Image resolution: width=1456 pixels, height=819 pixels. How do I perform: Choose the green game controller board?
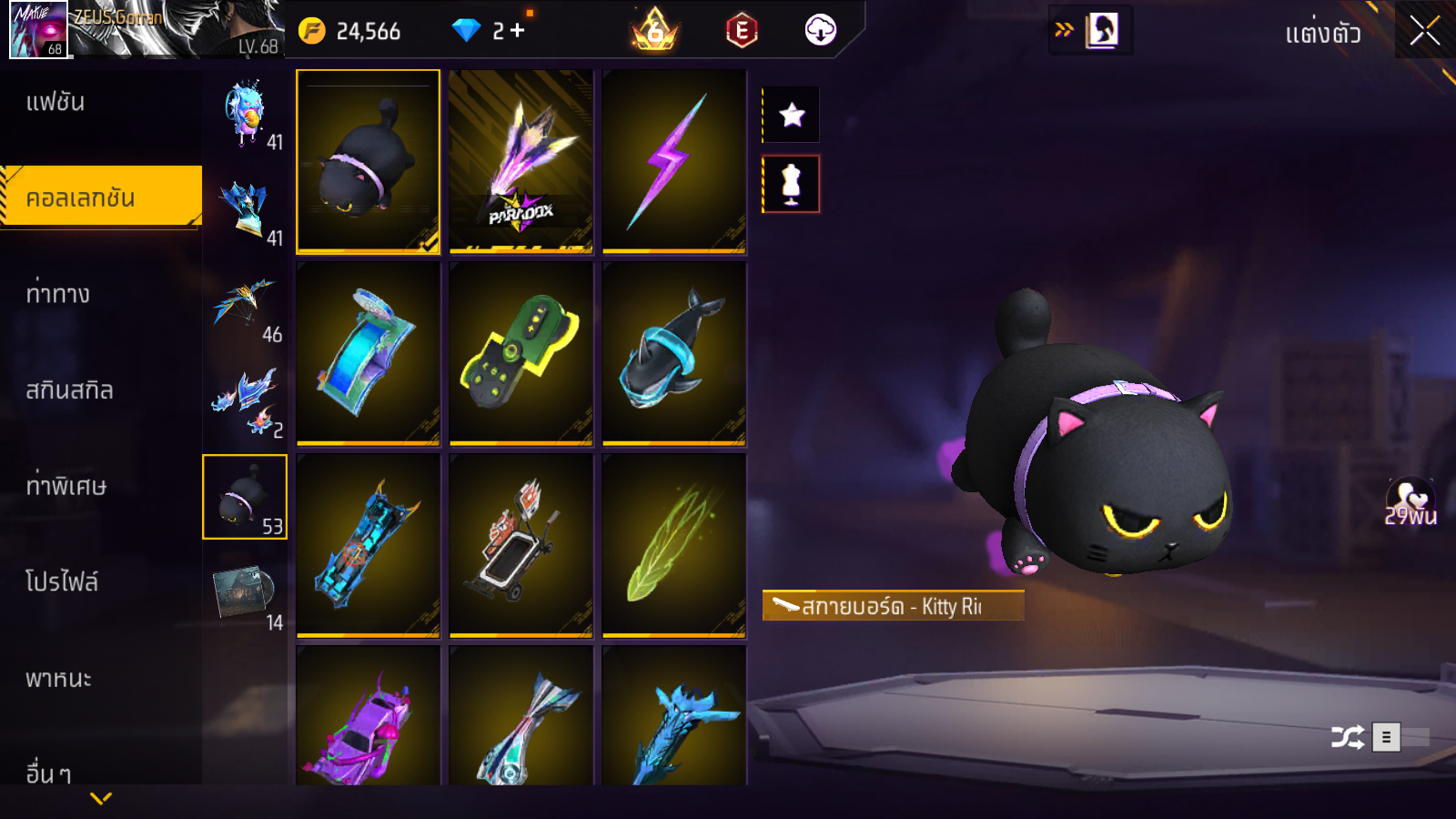521,354
